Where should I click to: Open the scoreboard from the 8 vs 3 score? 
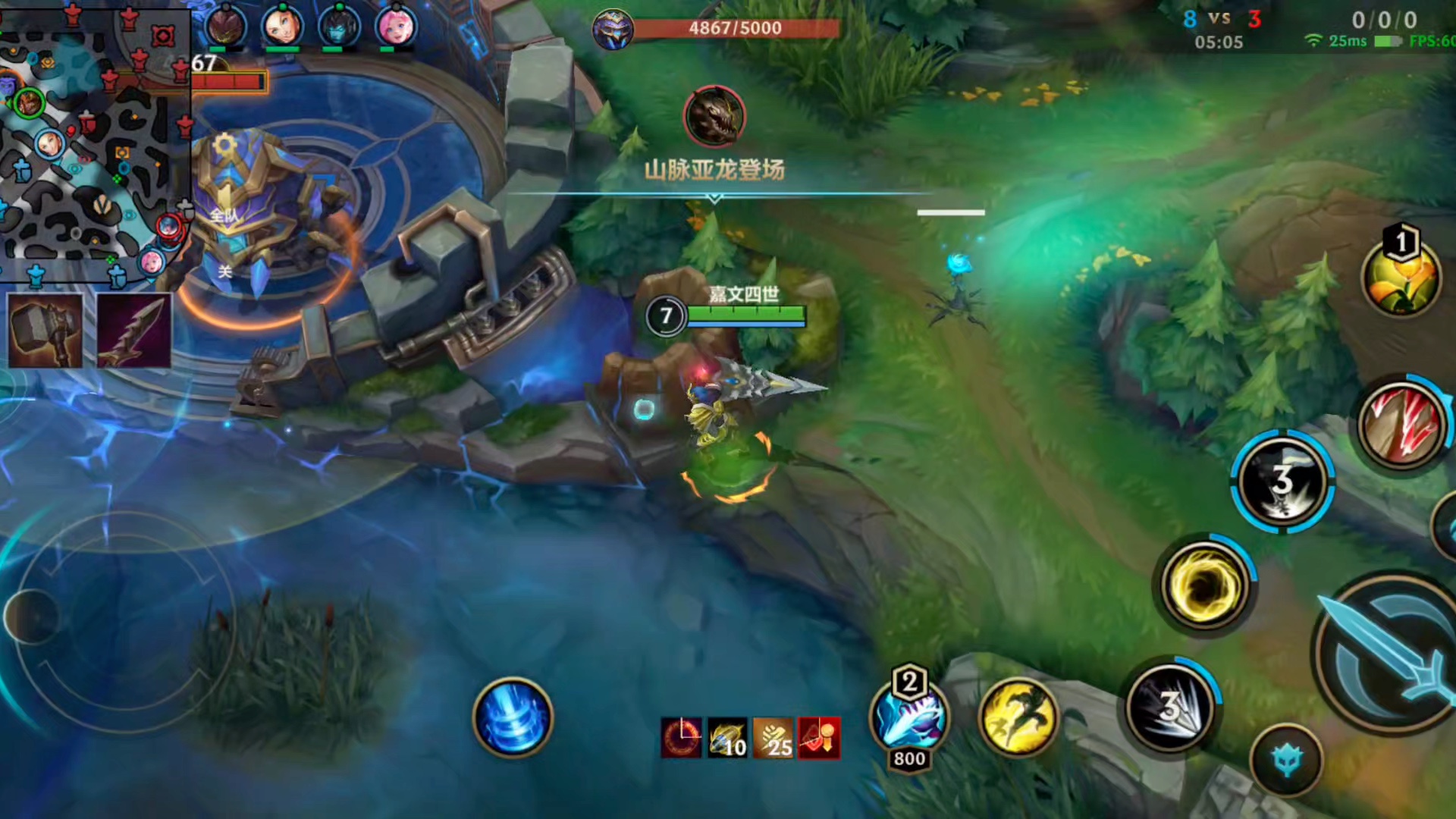(x=1221, y=20)
